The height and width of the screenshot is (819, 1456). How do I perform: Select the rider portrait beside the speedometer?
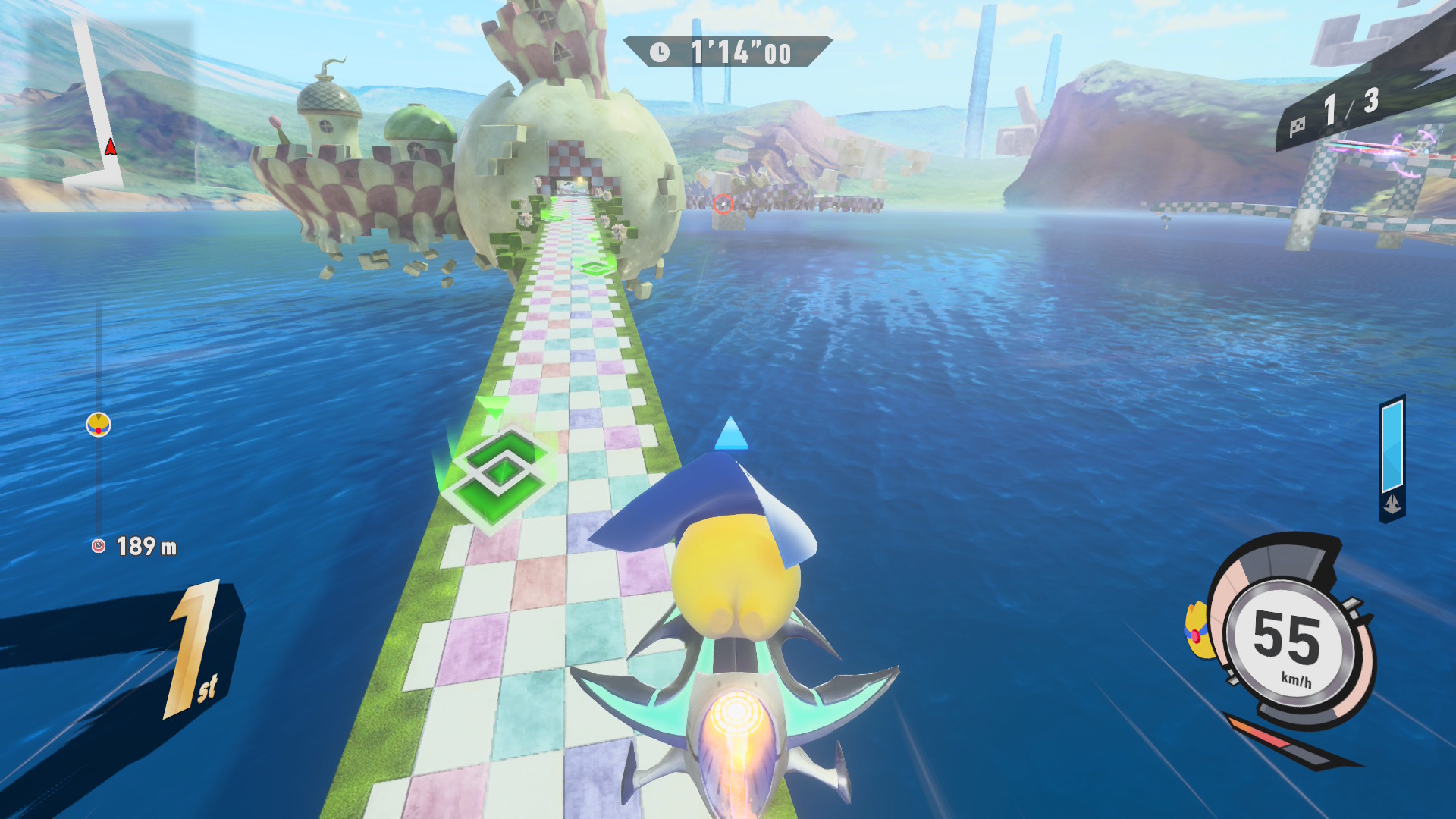point(1197,629)
